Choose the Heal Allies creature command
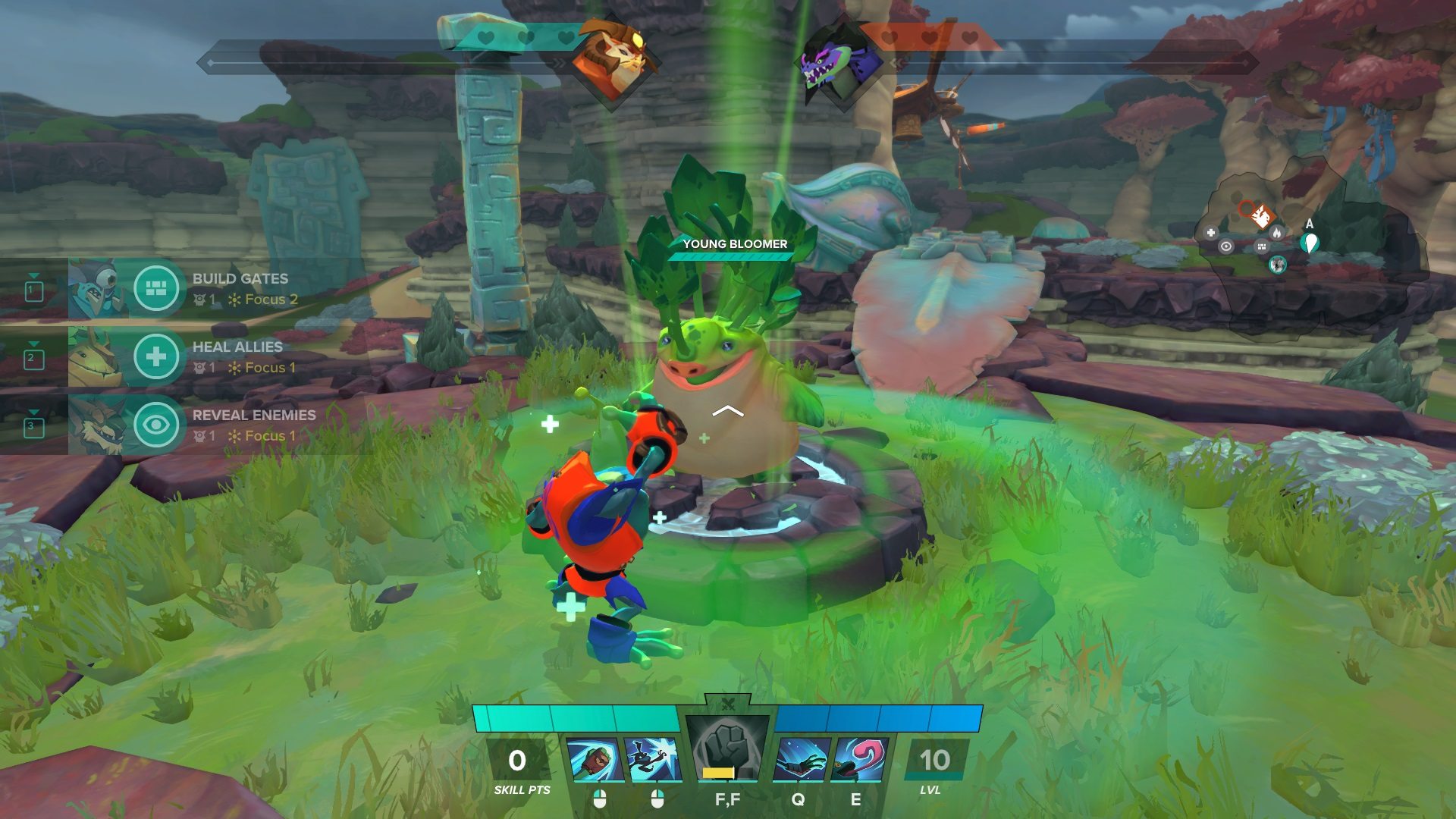Screen dimensions: 1456x819 pos(155,356)
